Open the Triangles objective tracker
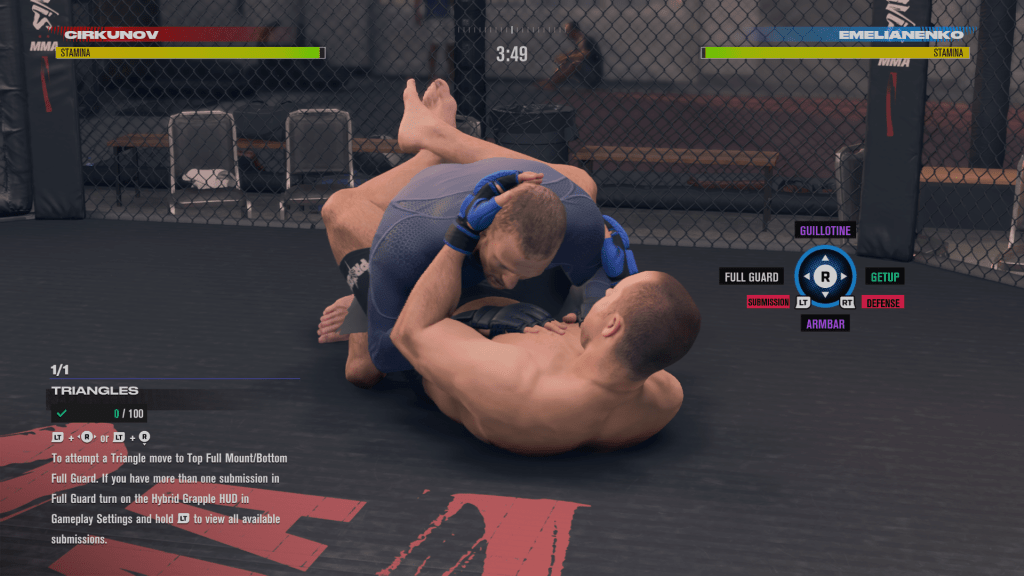The height and width of the screenshot is (576, 1024). (95, 391)
